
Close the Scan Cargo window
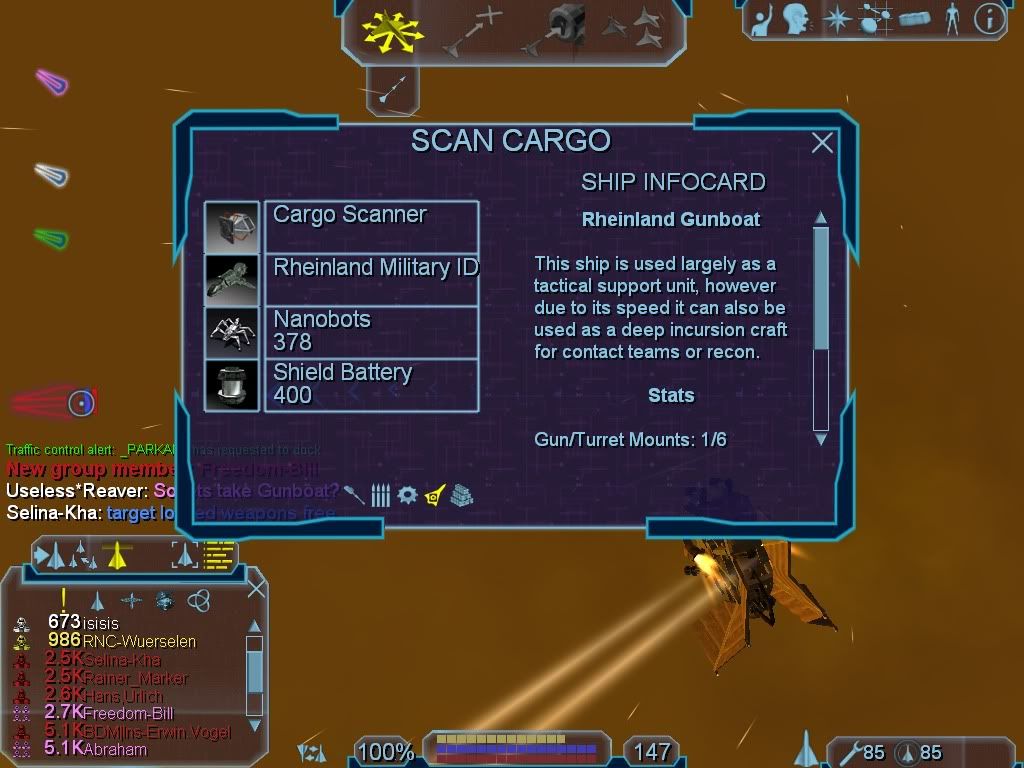pyautogui.click(x=822, y=143)
